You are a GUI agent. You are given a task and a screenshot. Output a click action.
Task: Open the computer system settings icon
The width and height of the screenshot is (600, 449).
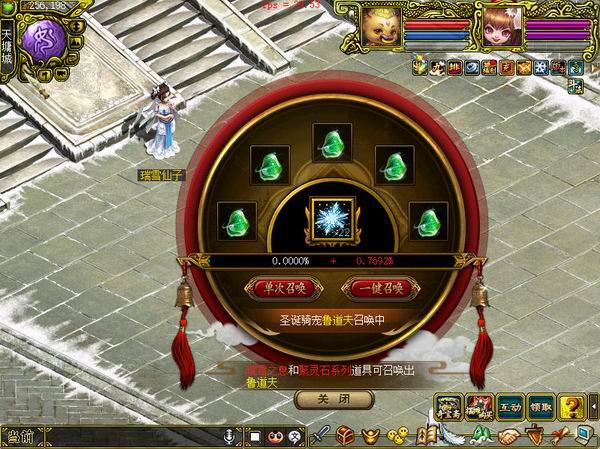pyautogui.click(x=583, y=436)
